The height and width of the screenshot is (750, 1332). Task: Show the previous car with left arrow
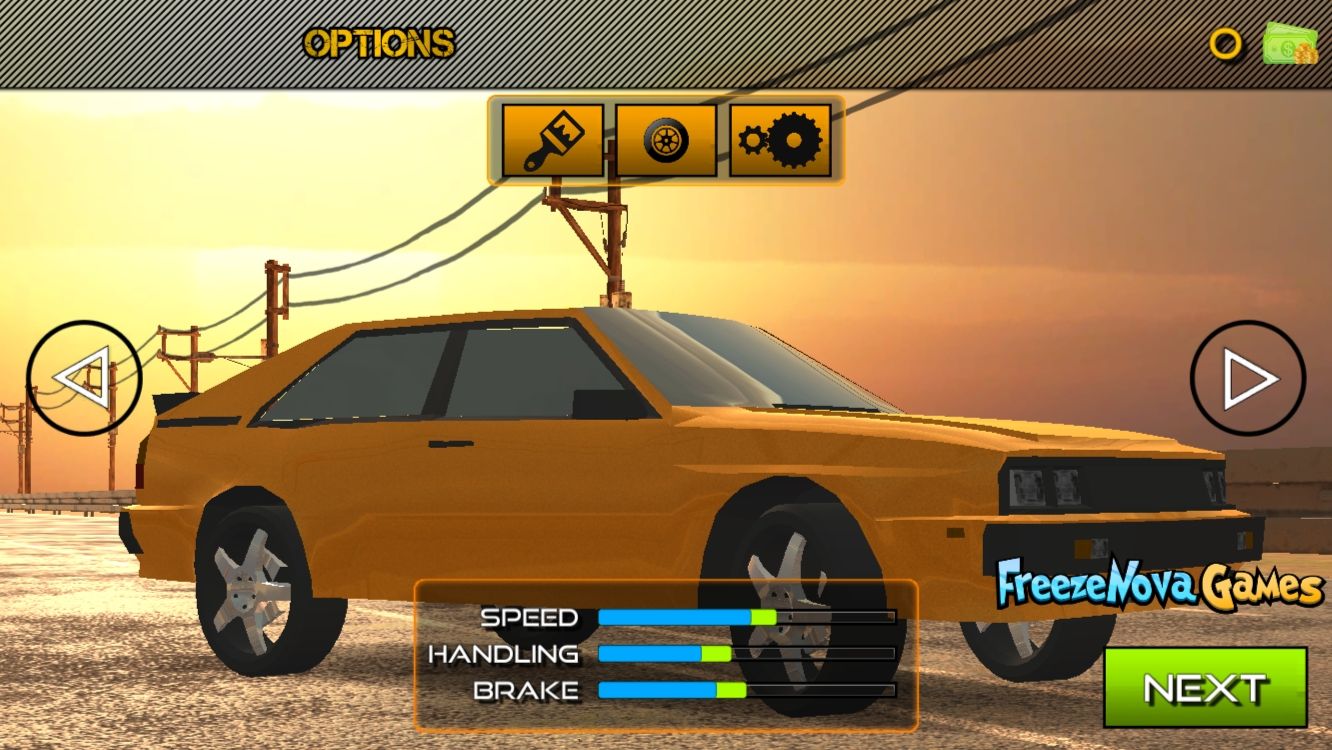[84, 378]
